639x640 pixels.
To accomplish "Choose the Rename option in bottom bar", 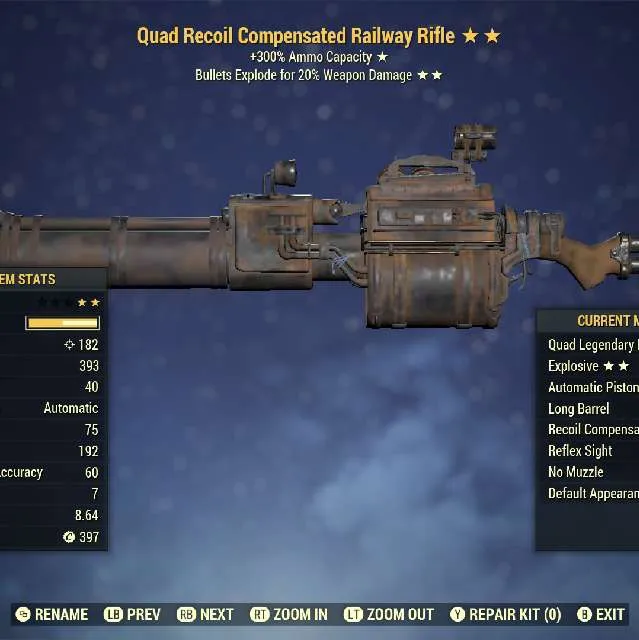I will pyautogui.click(x=53, y=614).
